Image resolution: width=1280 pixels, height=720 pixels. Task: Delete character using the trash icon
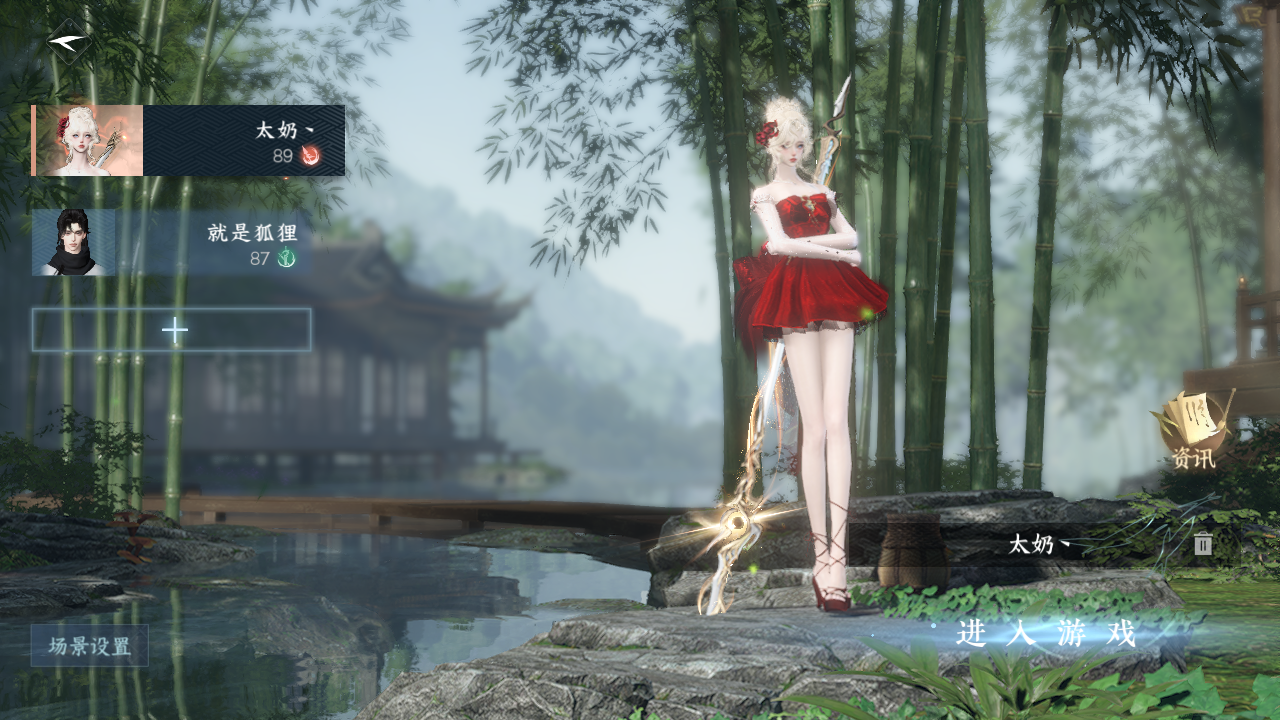[x=1203, y=544]
